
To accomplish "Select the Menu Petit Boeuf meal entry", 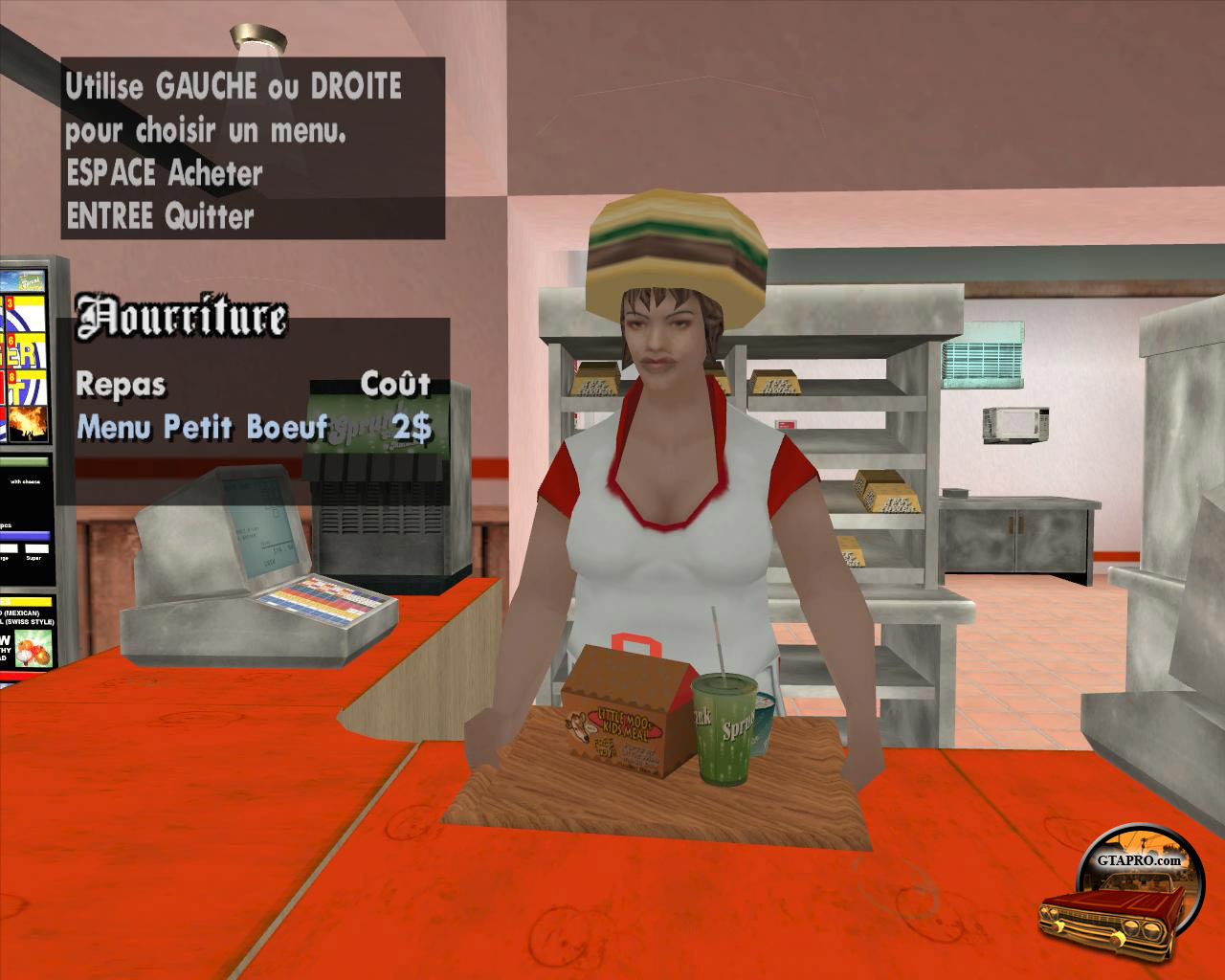I will [203, 427].
